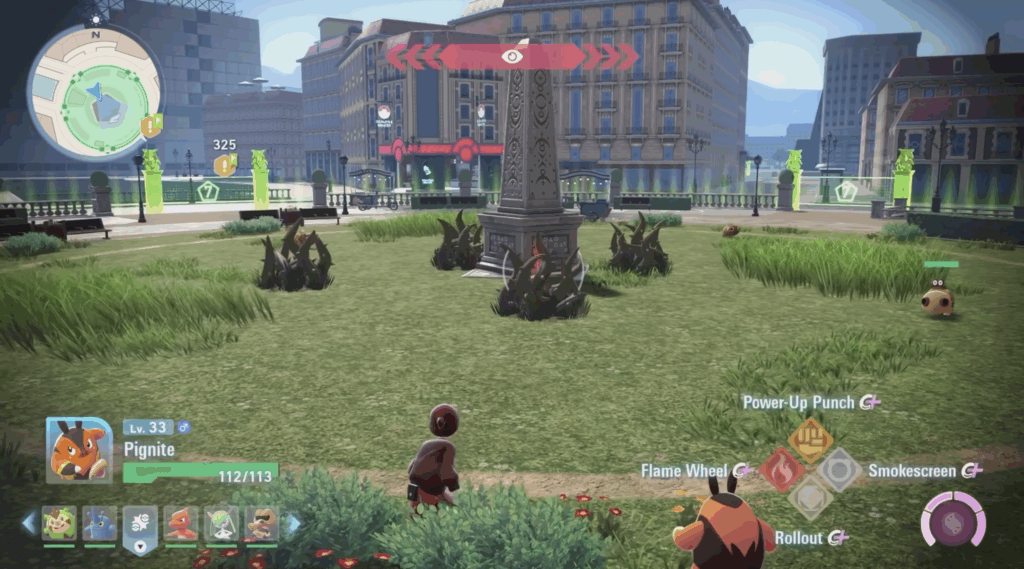
Task: Switch to the Kirlia party slot
Action: coord(222,523)
